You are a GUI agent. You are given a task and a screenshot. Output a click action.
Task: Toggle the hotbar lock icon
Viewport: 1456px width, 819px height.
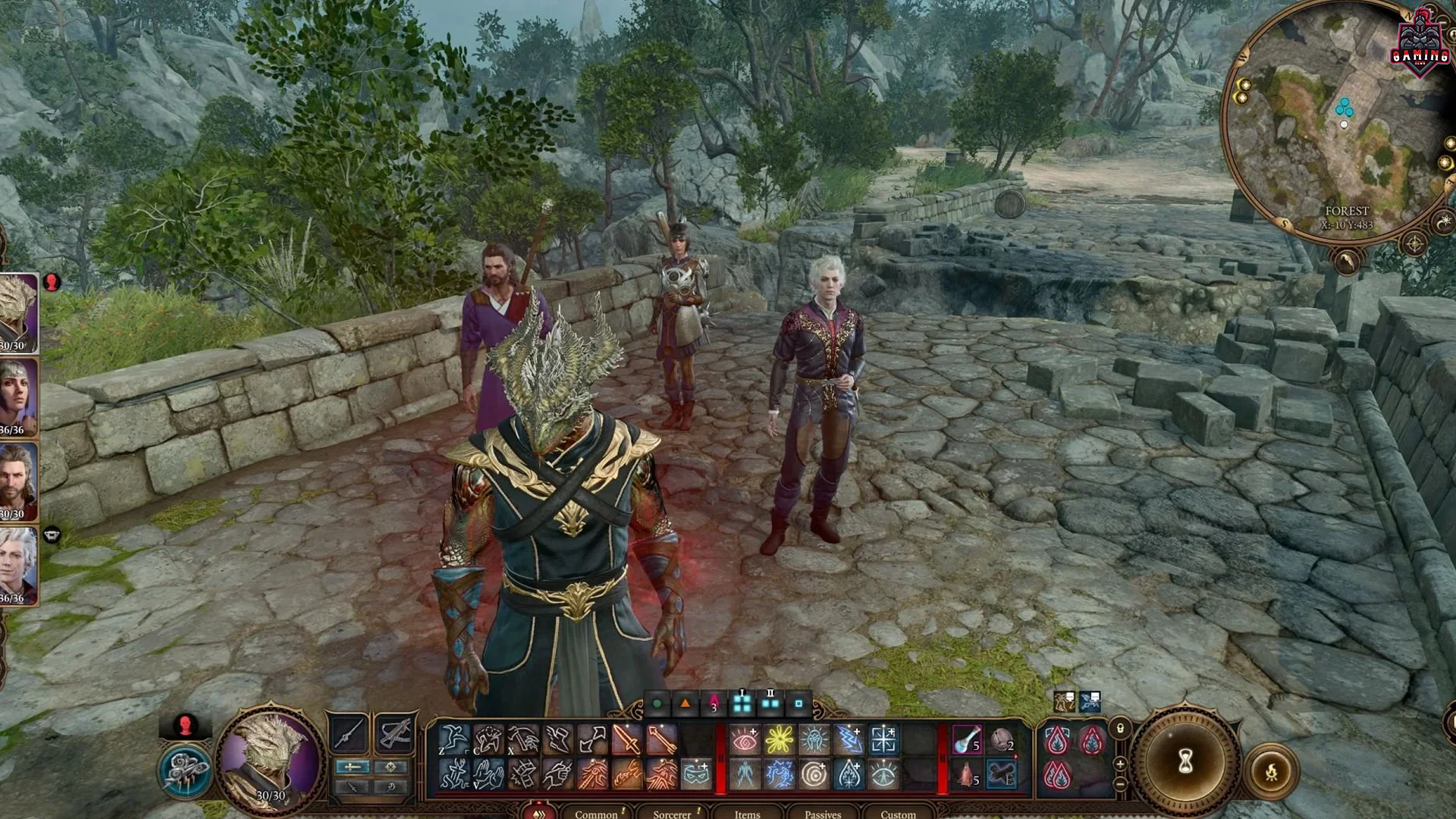point(1120,729)
